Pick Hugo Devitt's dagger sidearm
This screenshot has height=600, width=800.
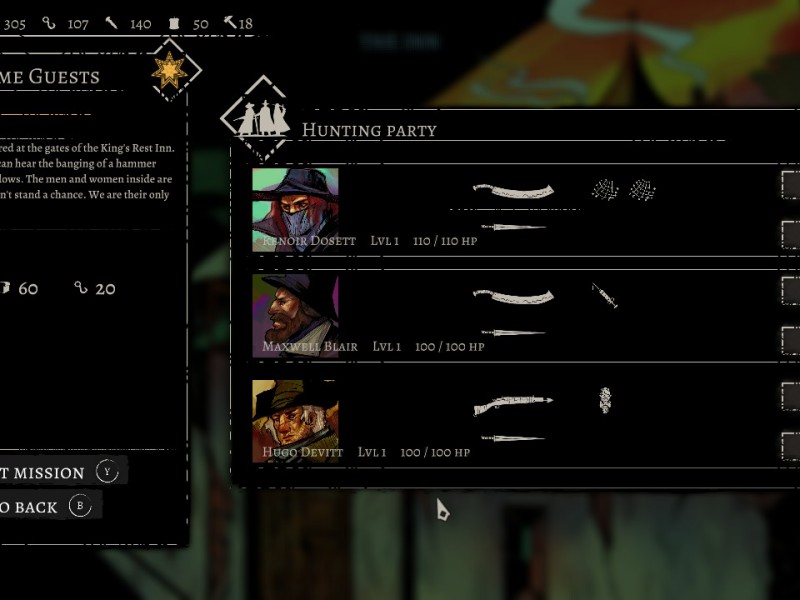click(513, 438)
